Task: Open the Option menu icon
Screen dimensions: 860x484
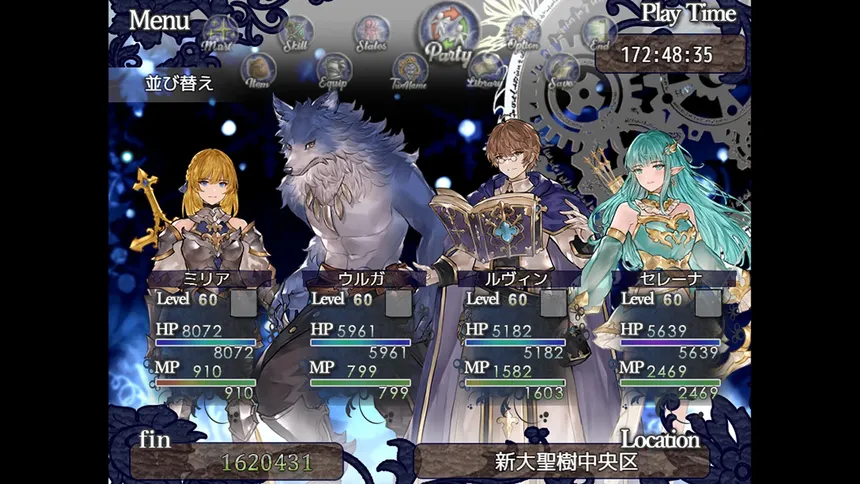Action: [x=523, y=33]
